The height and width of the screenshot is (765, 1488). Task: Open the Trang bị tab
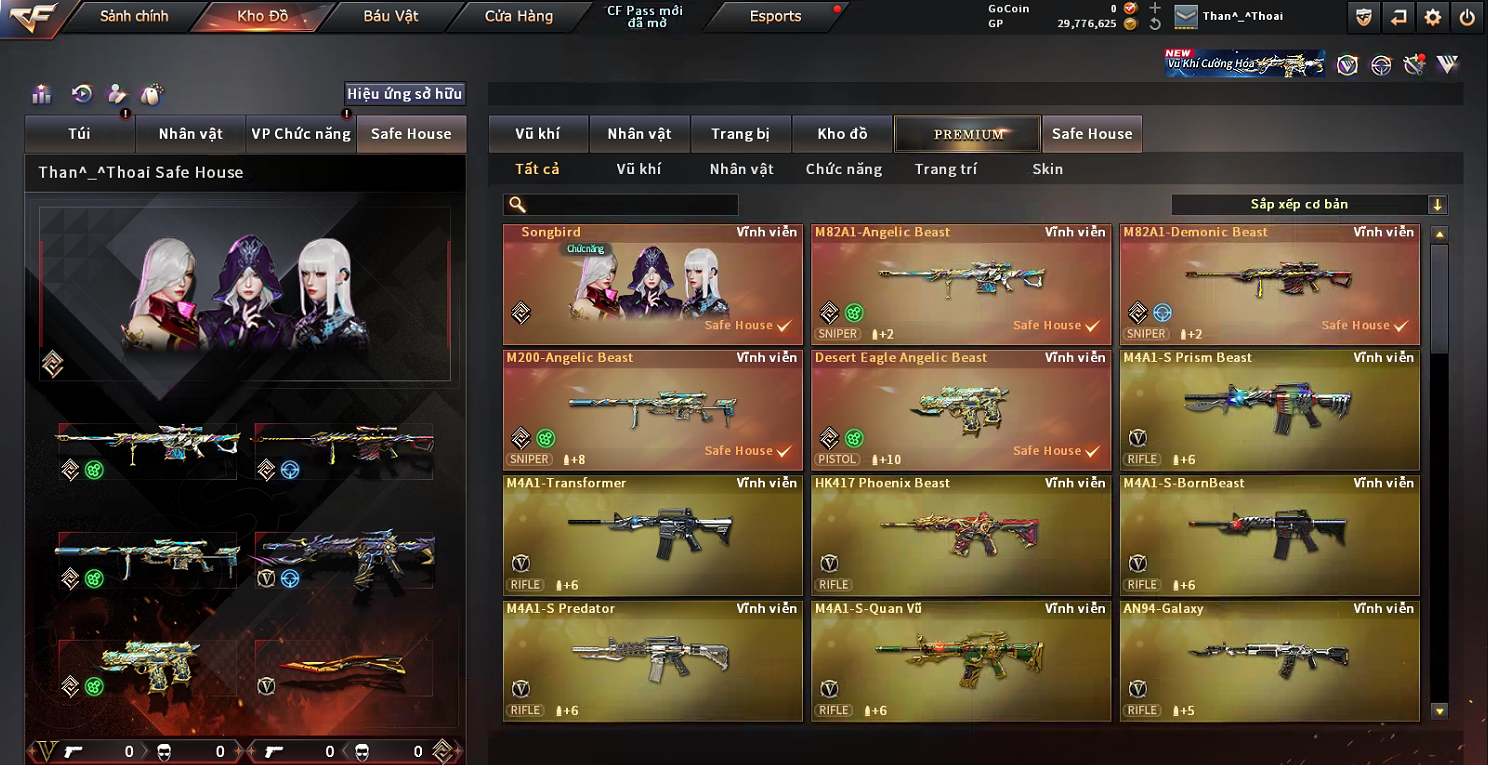coord(740,134)
